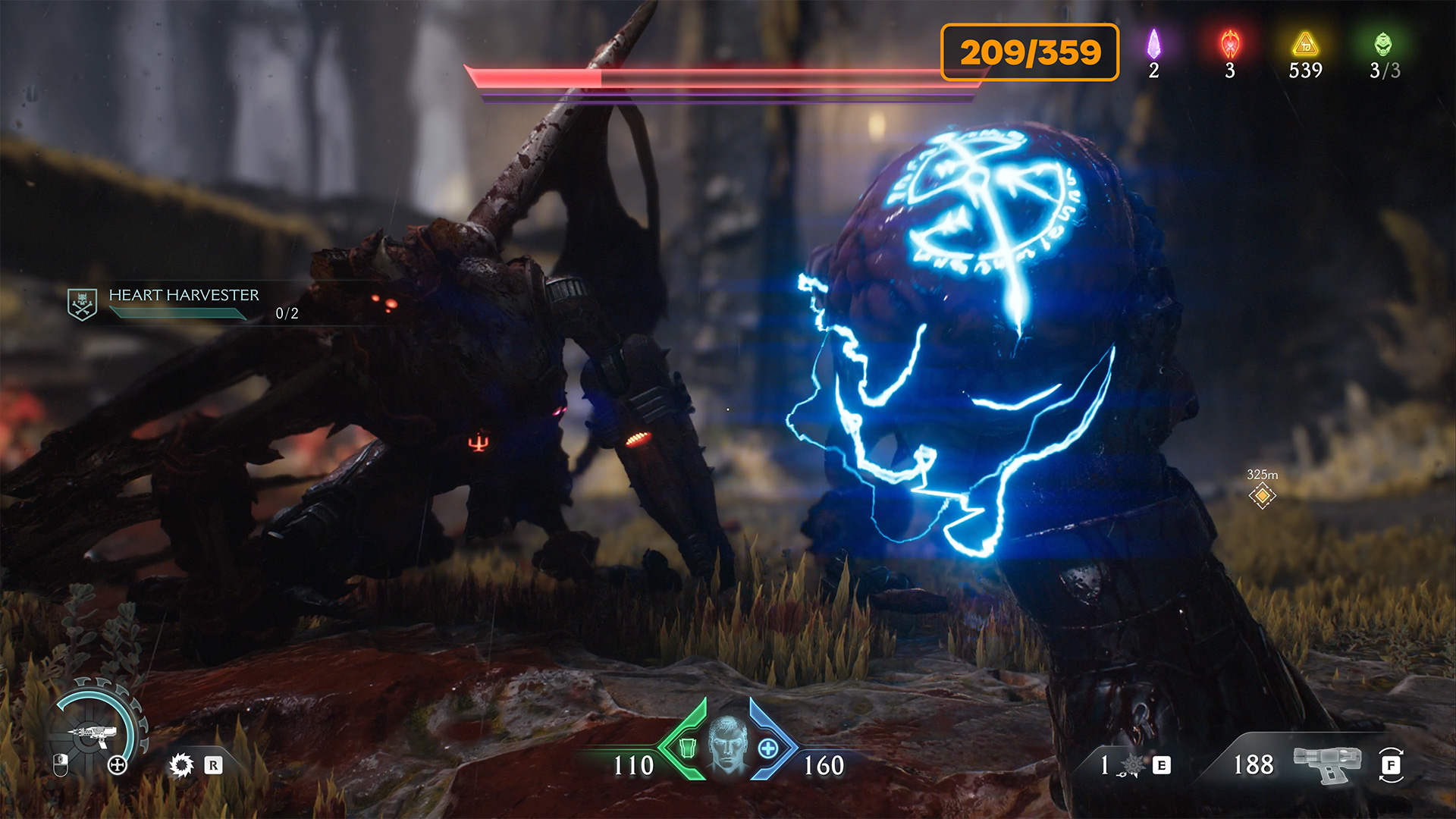Viewport: 1456px width, 819px height.
Task: Click the spiked melee weapon icon
Action: point(1133,765)
